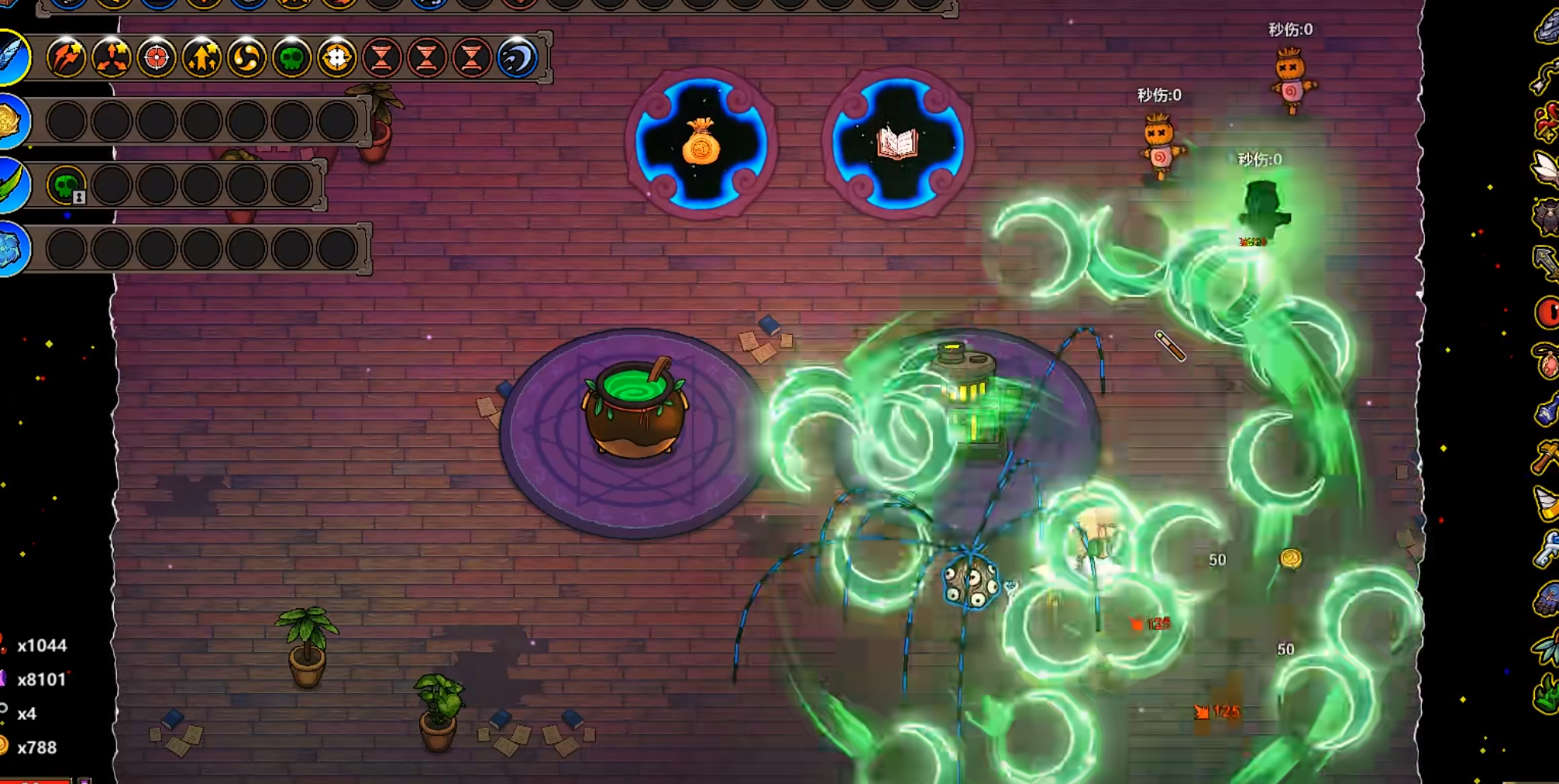Switch to the golden shell wand
This screenshot has height=784, width=1559.
11,121
